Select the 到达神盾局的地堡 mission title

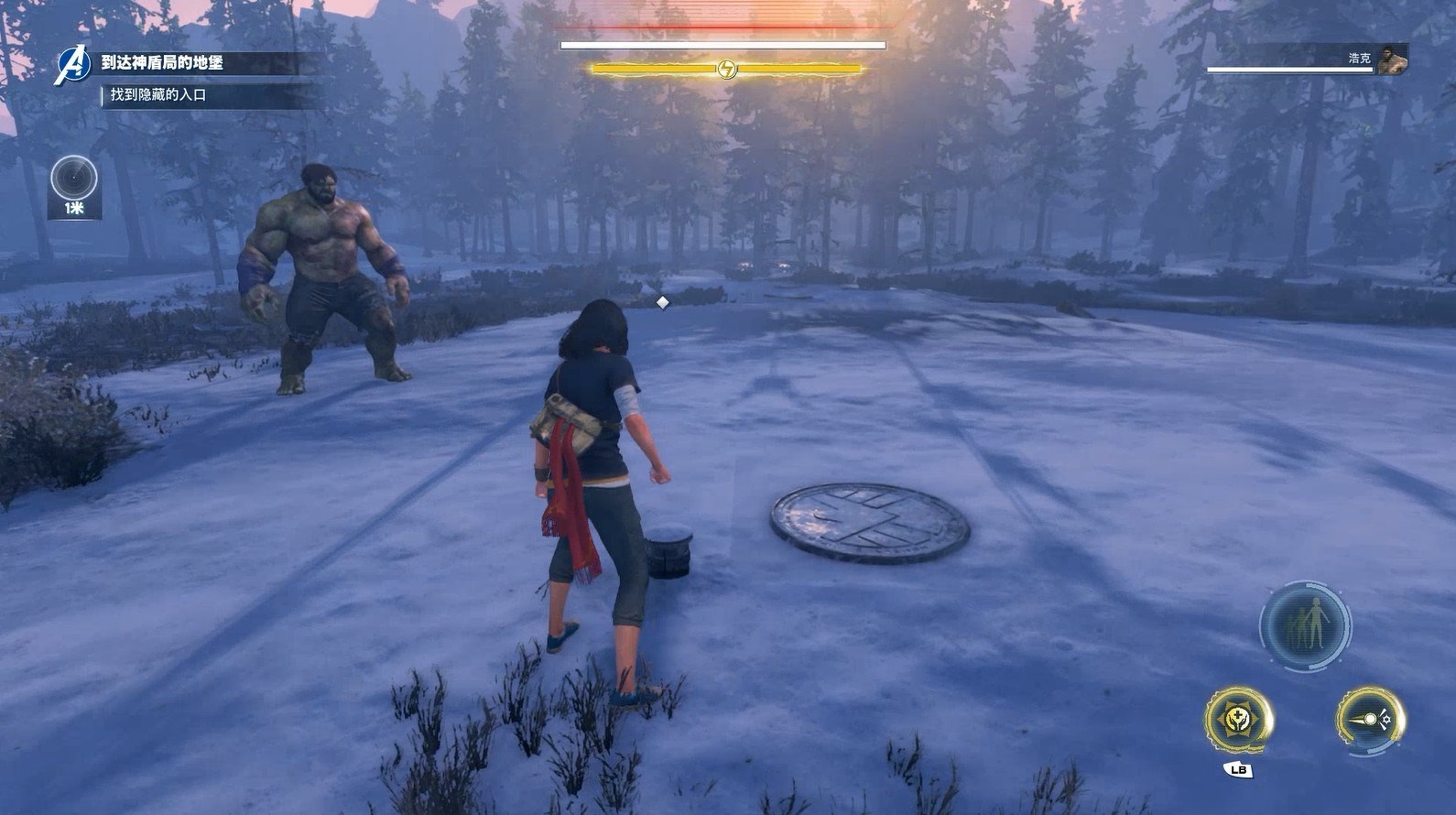[x=162, y=63]
